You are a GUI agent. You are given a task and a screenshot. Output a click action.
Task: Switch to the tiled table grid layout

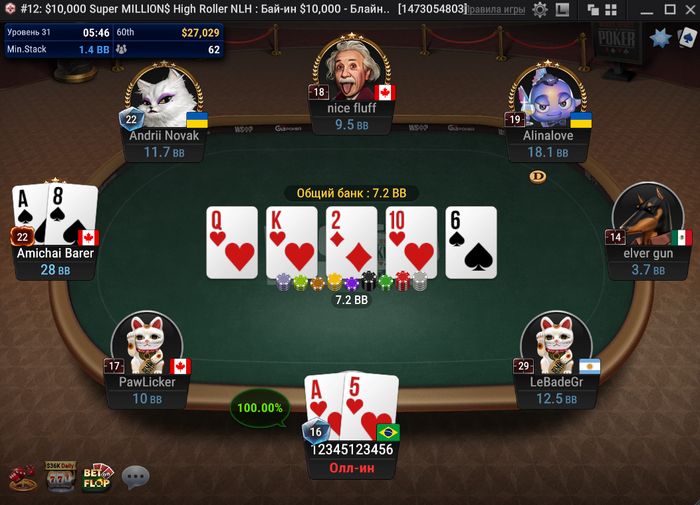(x=609, y=9)
